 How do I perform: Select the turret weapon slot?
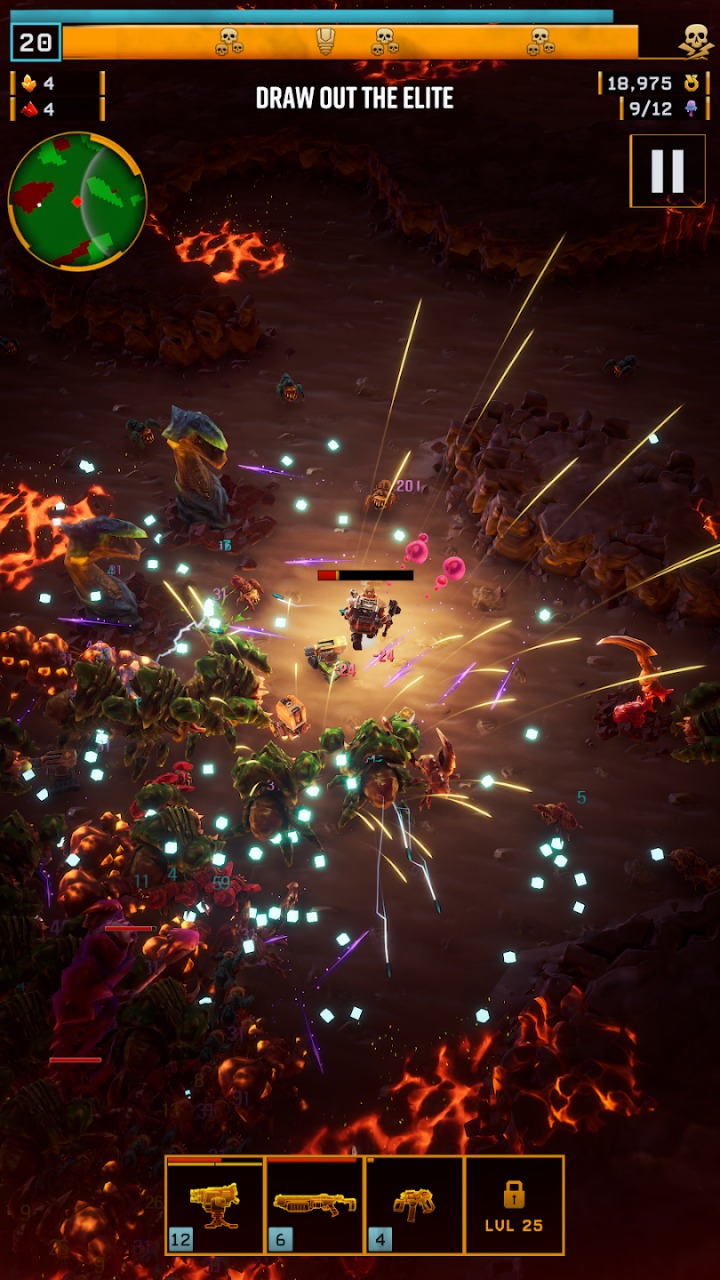click(215, 1204)
